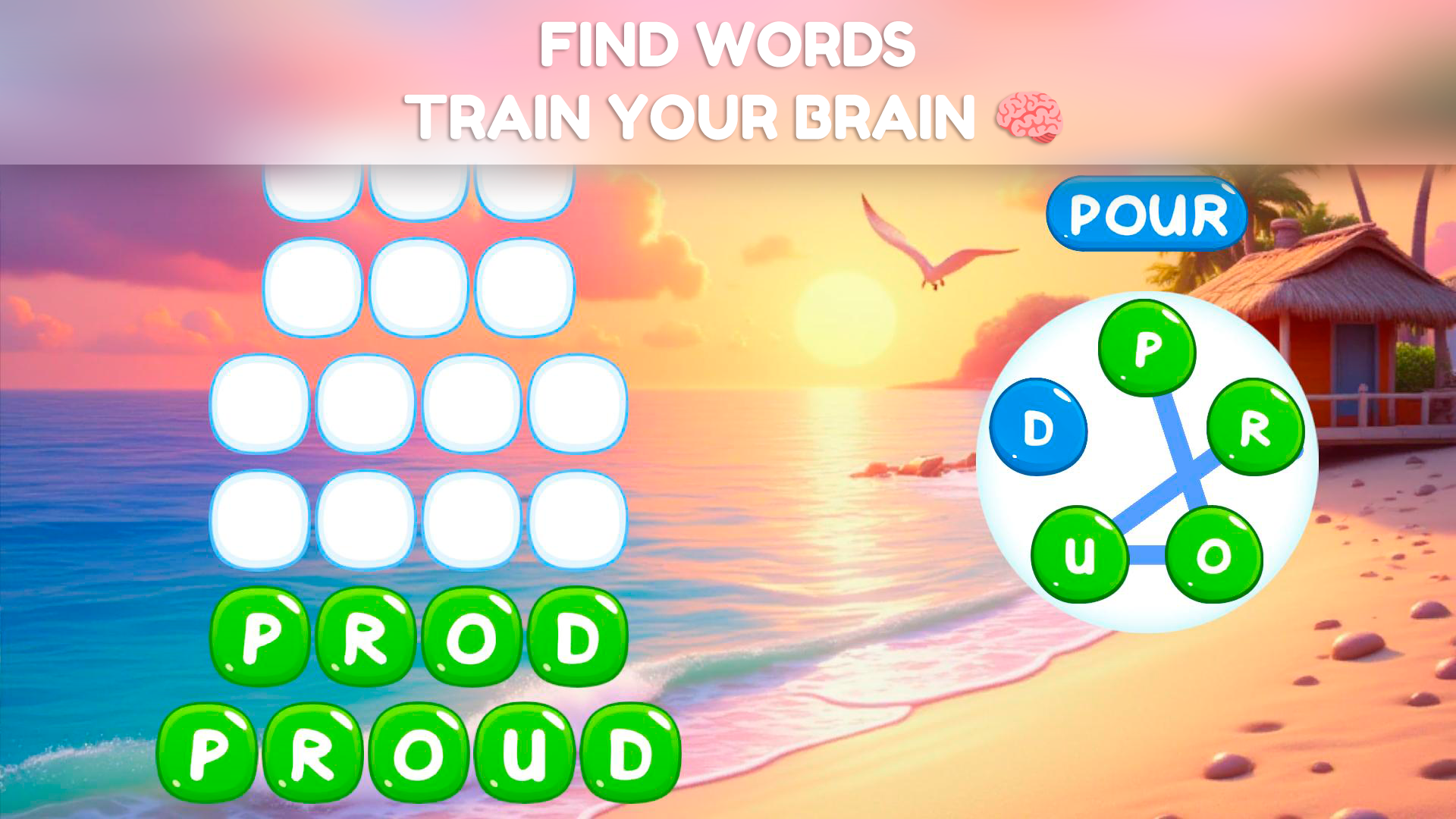This screenshot has width=1456, height=819.
Task: Click the U tile in PROUD
Action: pos(516,755)
